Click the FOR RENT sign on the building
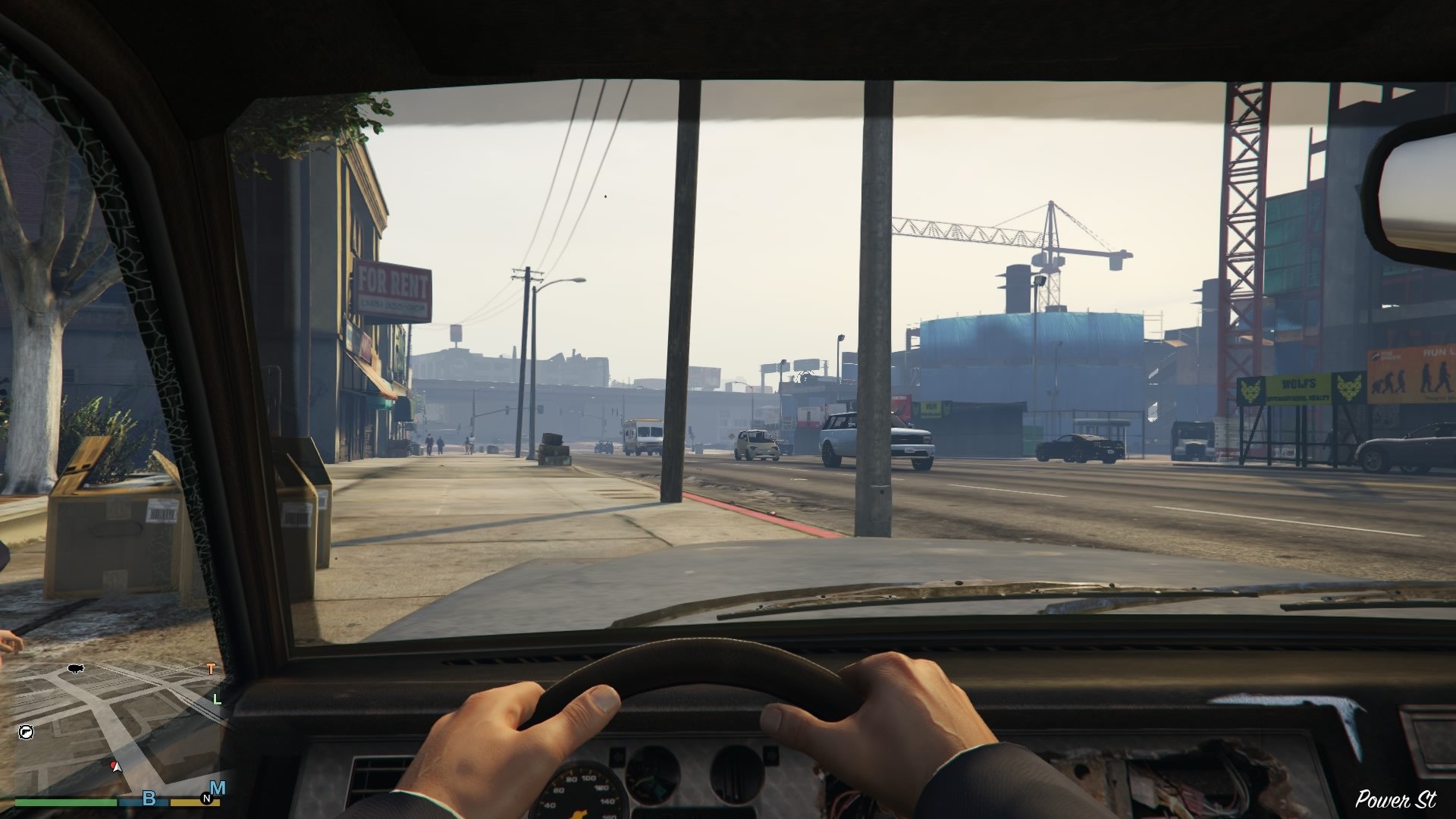The height and width of the screenshot is (819, 1456). point(392,283)
